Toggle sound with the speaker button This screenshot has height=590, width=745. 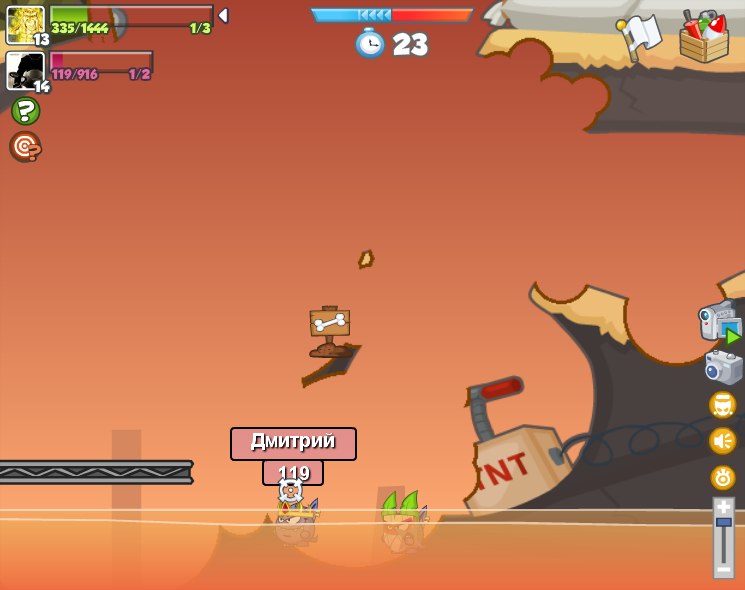coord(723,441)
